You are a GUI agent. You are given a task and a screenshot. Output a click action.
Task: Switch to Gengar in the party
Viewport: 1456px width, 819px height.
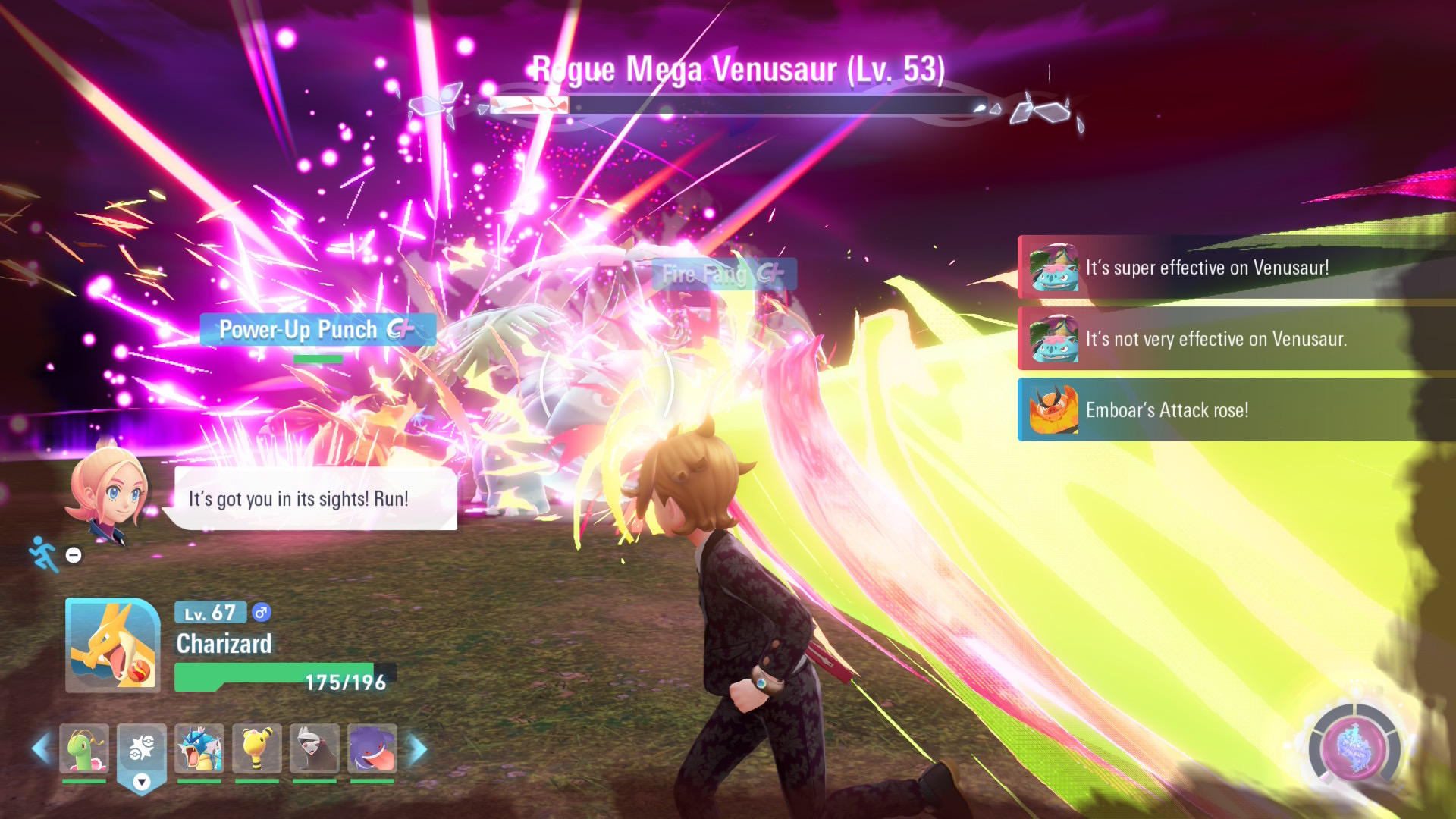(372, 748)
